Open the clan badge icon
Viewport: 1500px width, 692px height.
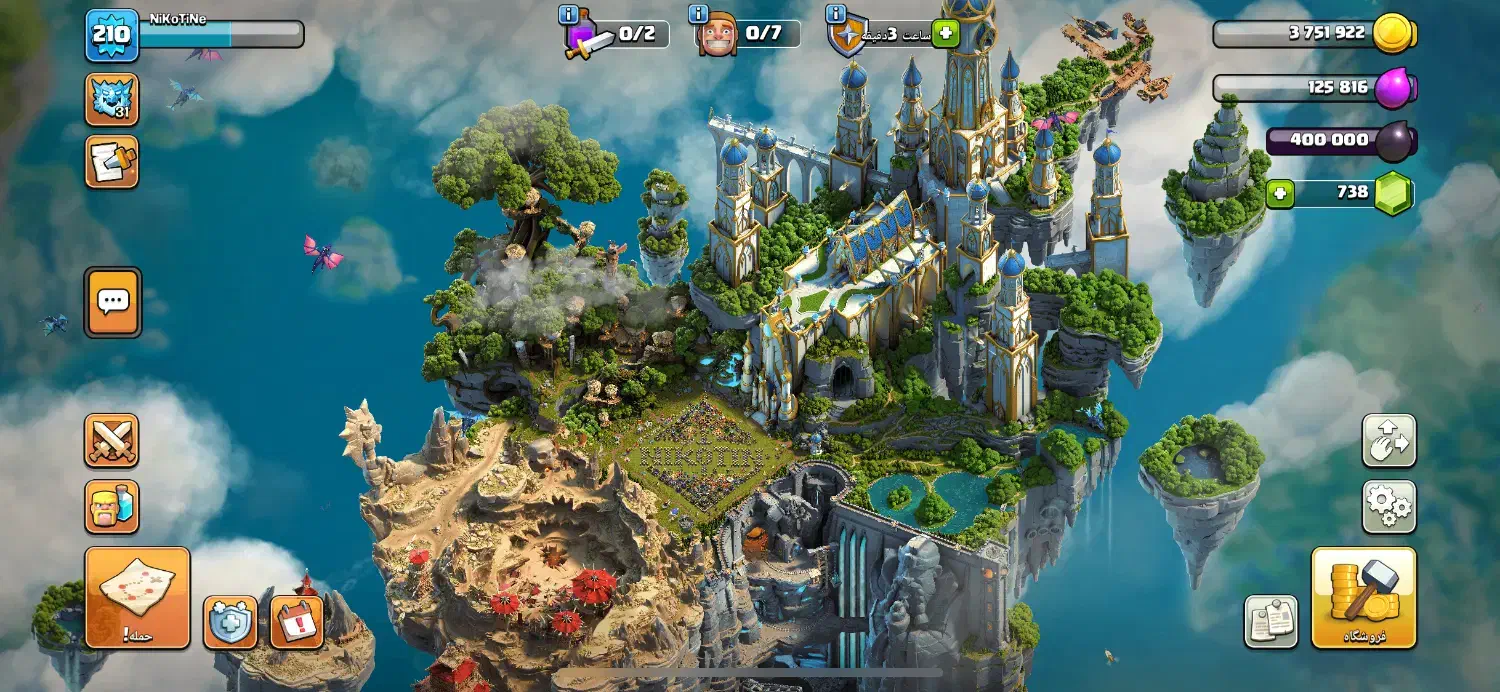click(111, 99)
